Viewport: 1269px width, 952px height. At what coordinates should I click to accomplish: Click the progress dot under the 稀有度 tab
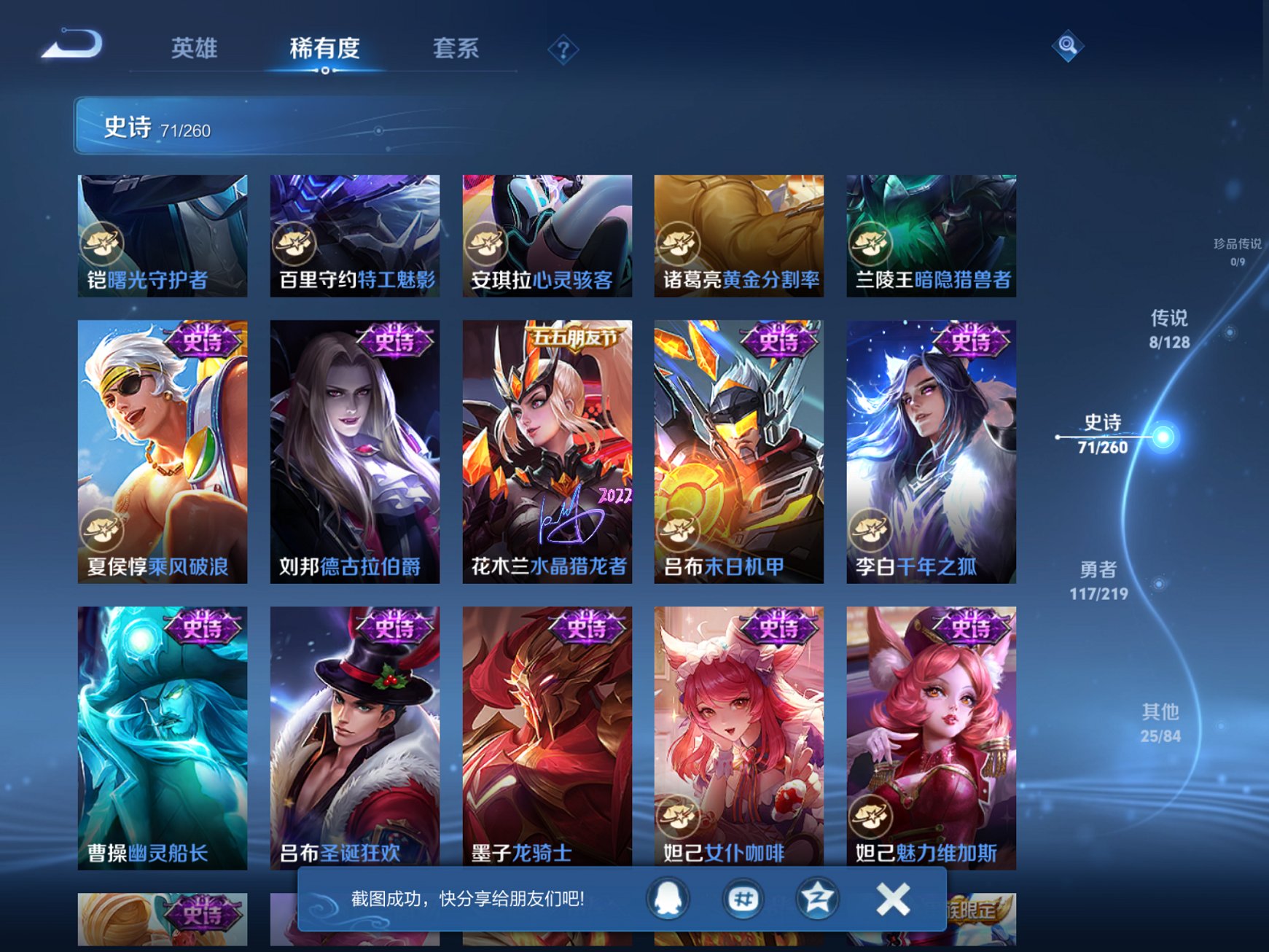[324, 71]
